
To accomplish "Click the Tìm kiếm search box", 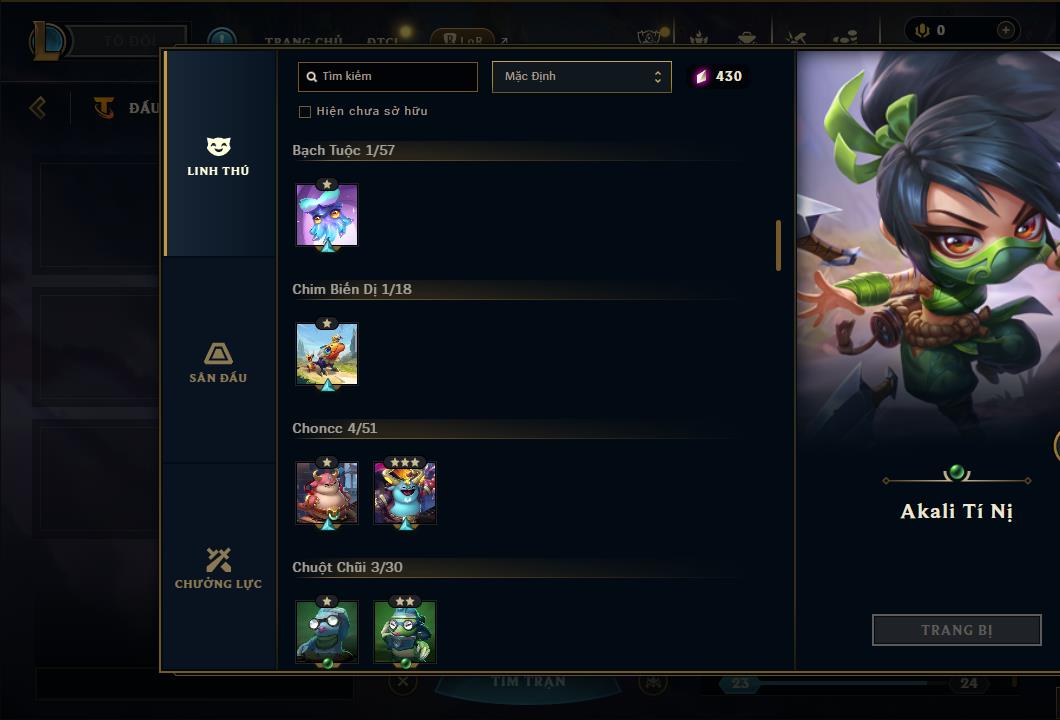I will click(388, 77).
